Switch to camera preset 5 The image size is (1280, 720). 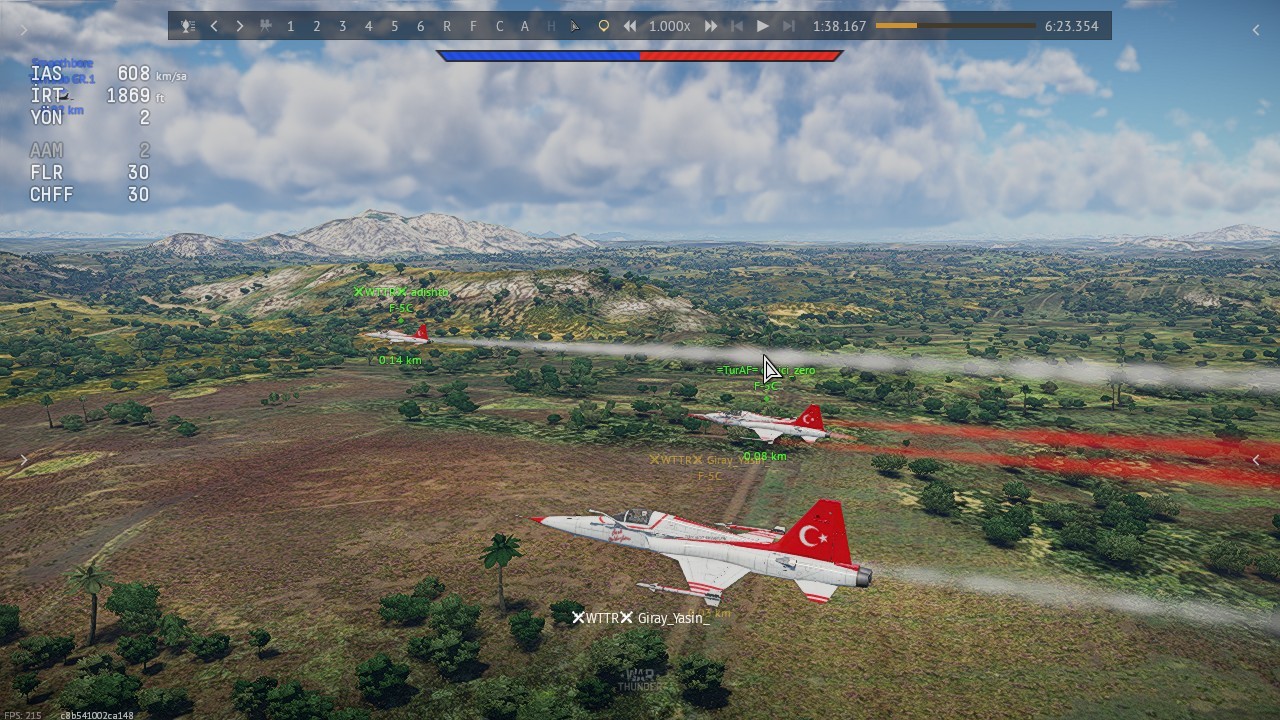pos(395,26)
